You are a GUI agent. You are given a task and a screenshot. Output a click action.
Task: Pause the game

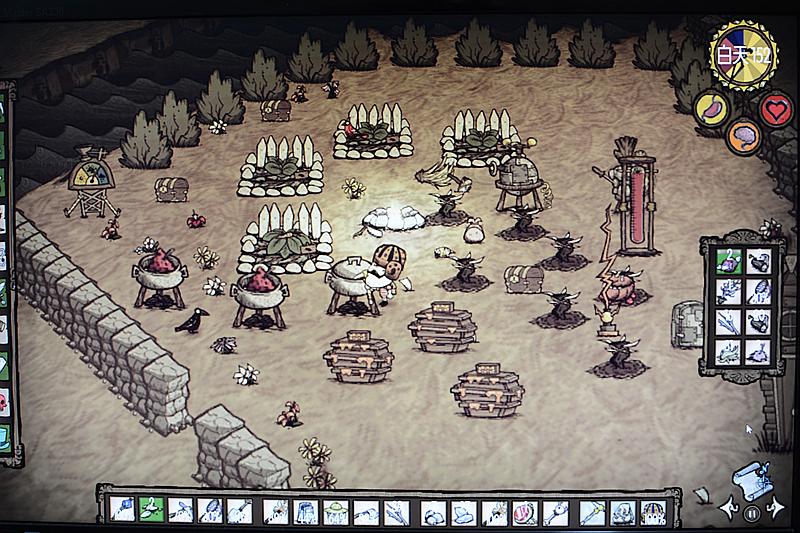(751, 512)
